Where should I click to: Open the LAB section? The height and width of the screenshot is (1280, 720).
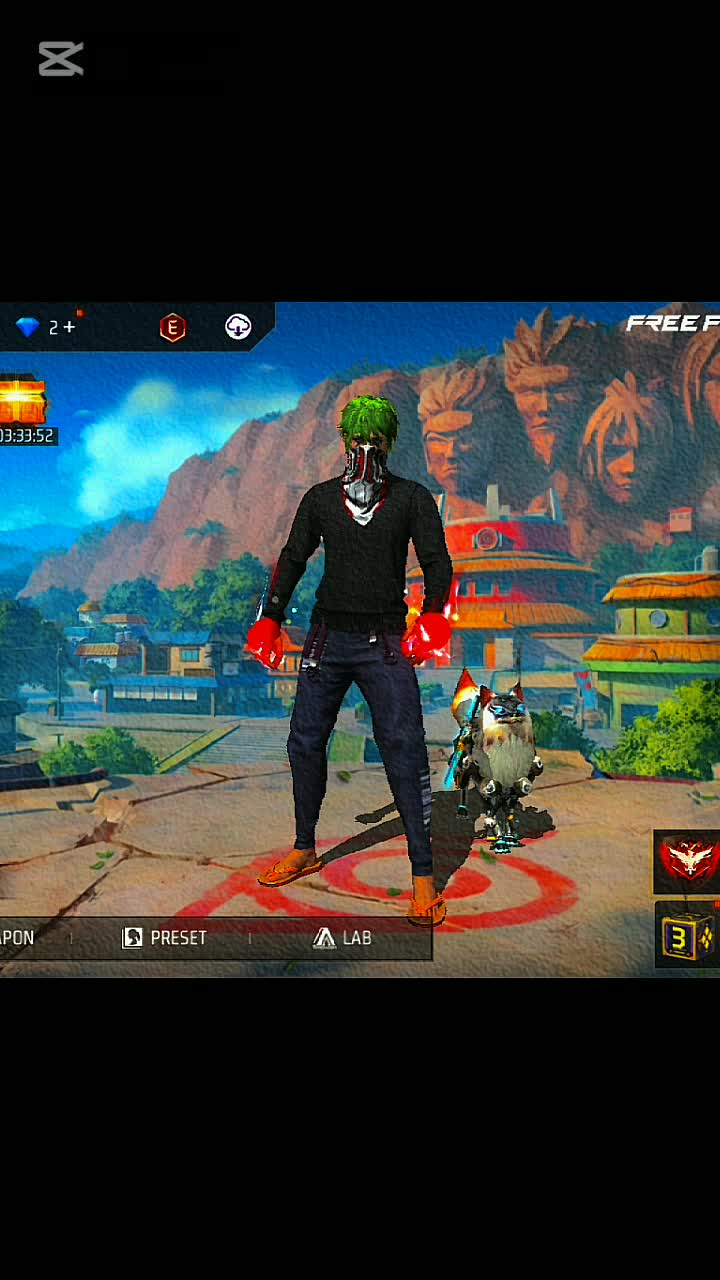(342, 938)
